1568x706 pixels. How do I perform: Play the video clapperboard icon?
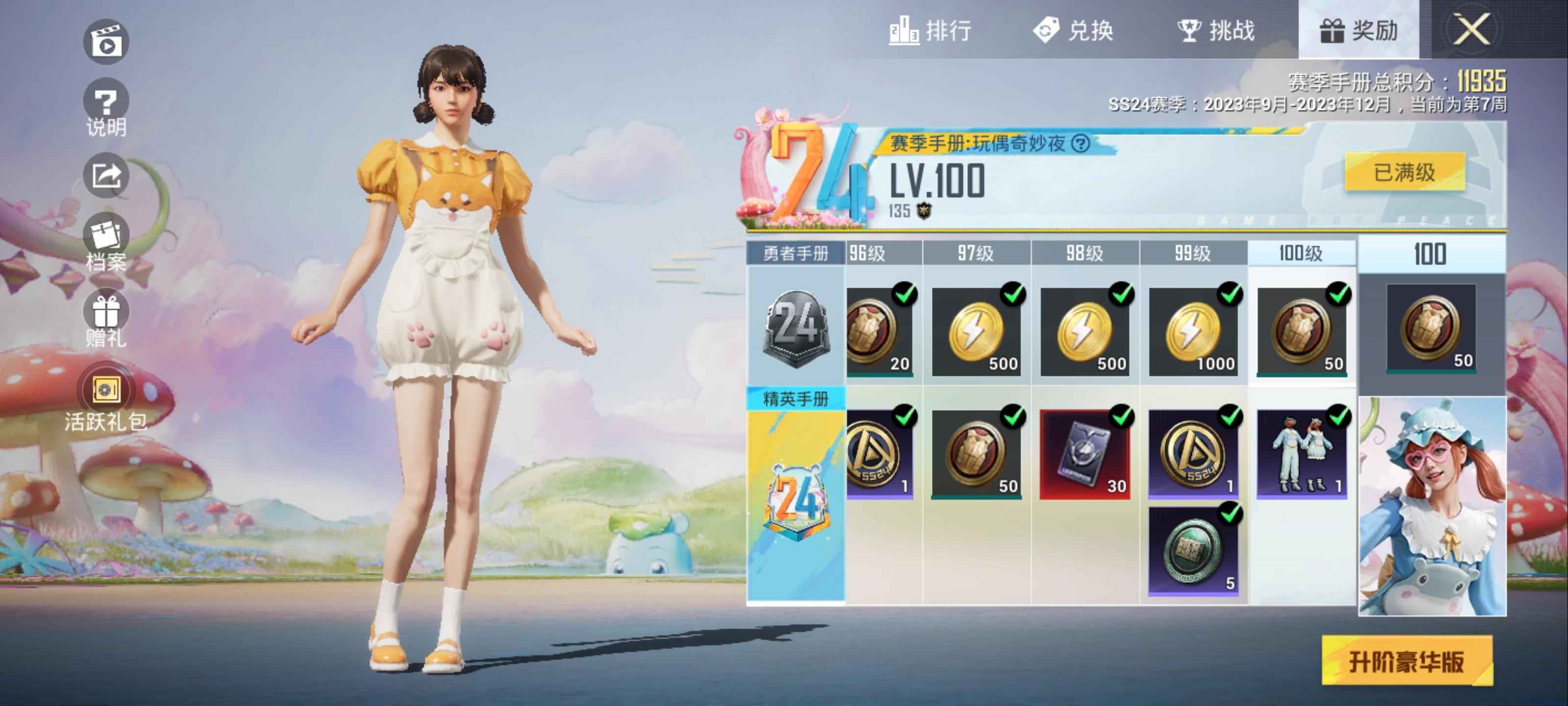106,42
